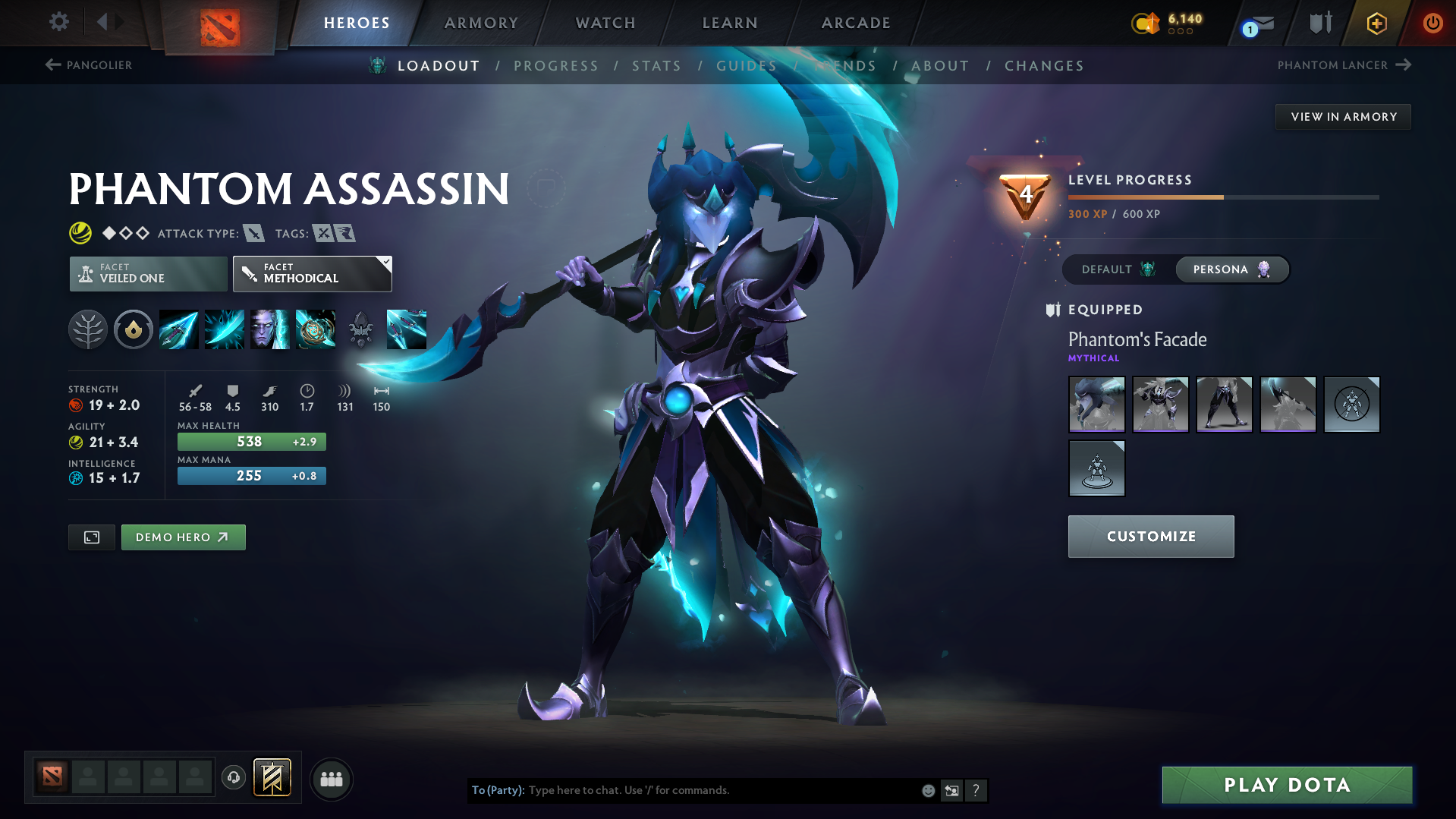Open the Watch tab
Viewport: 1456px width, 819px height.
[x=605, y=23]
